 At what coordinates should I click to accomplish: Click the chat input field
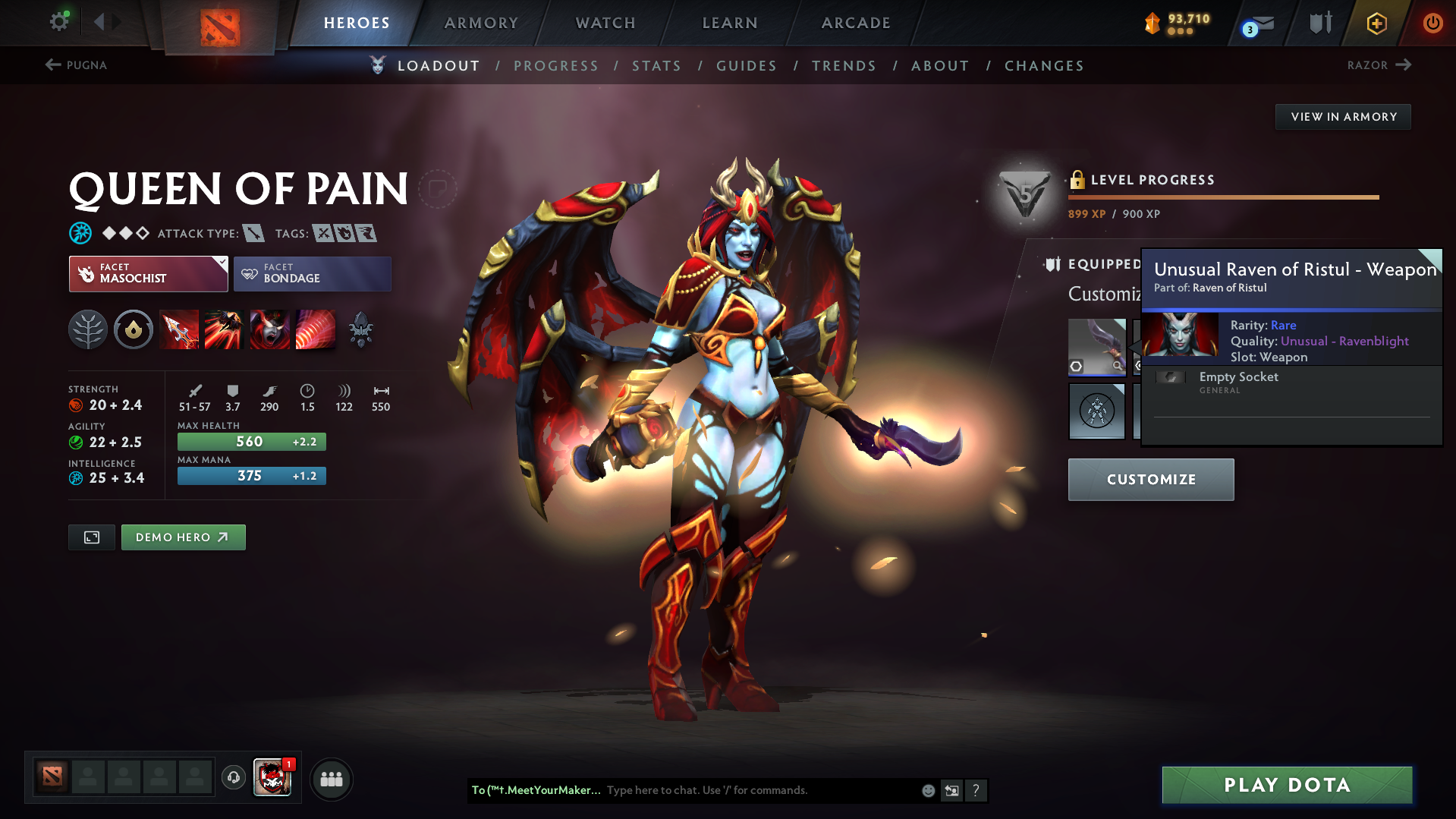pyautogui.click(x=759, y=790)
